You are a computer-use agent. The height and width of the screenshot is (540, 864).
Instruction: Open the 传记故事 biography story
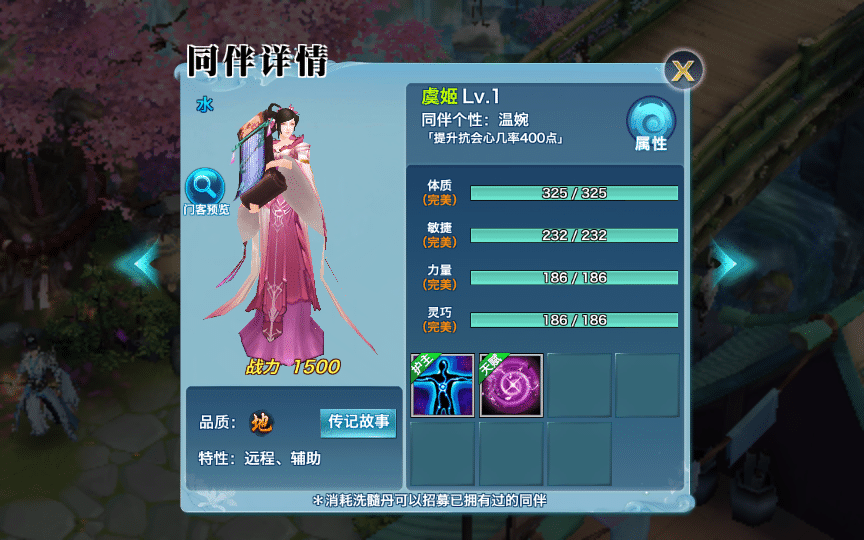click(x=357, y=422)
